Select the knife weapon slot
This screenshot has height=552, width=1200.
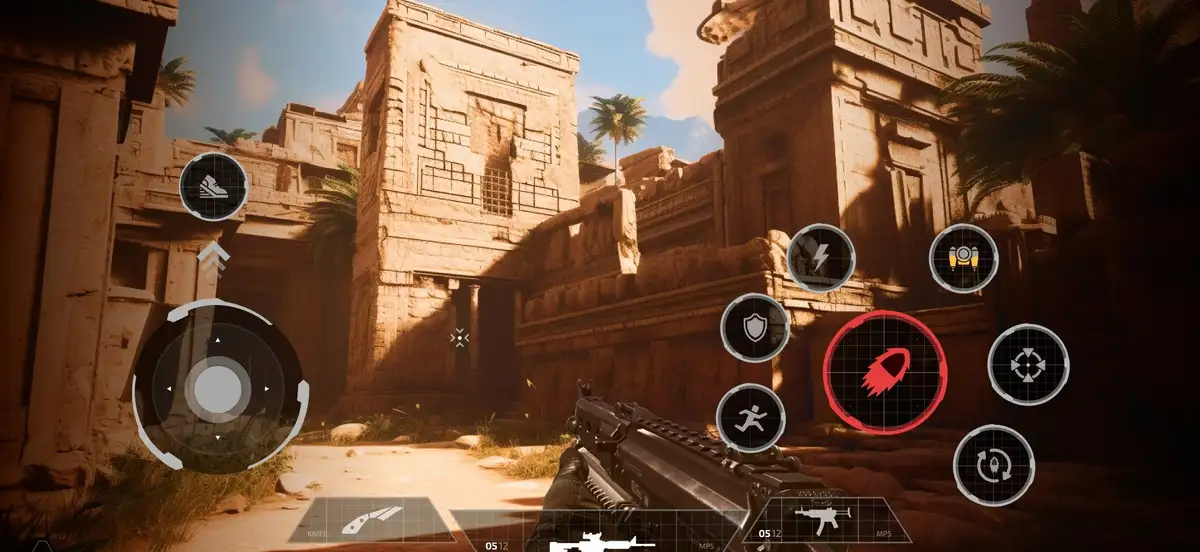(368, 520)
